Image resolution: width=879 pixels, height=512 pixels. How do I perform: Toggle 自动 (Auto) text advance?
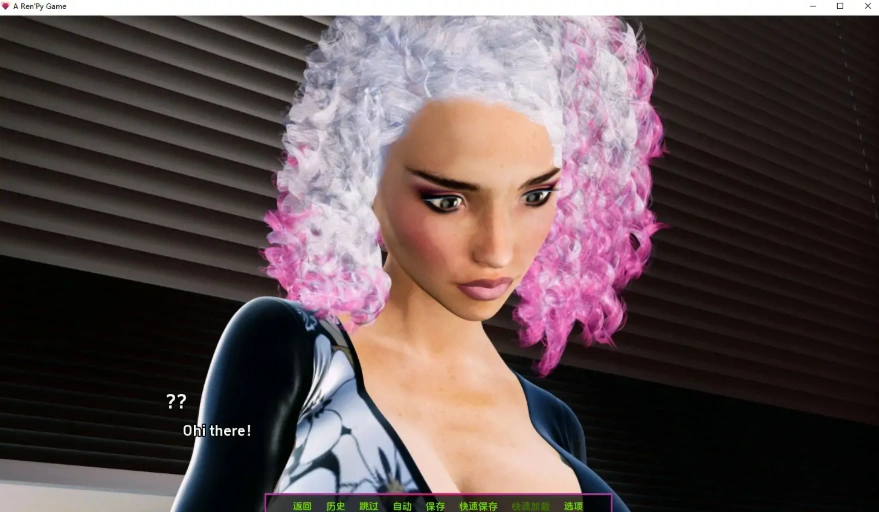click(402, 506)
